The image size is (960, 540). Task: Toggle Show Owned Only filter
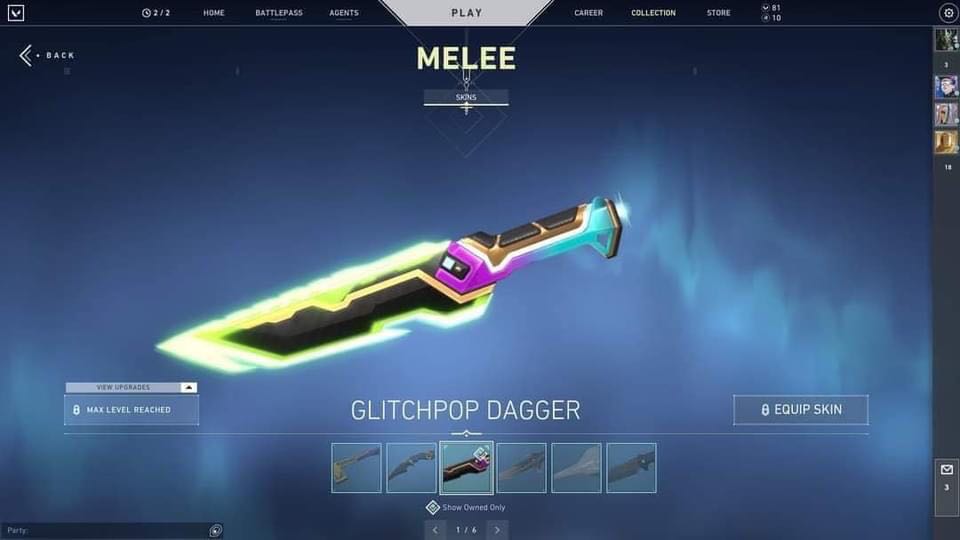pyautogui.click(x=433, y=507)
